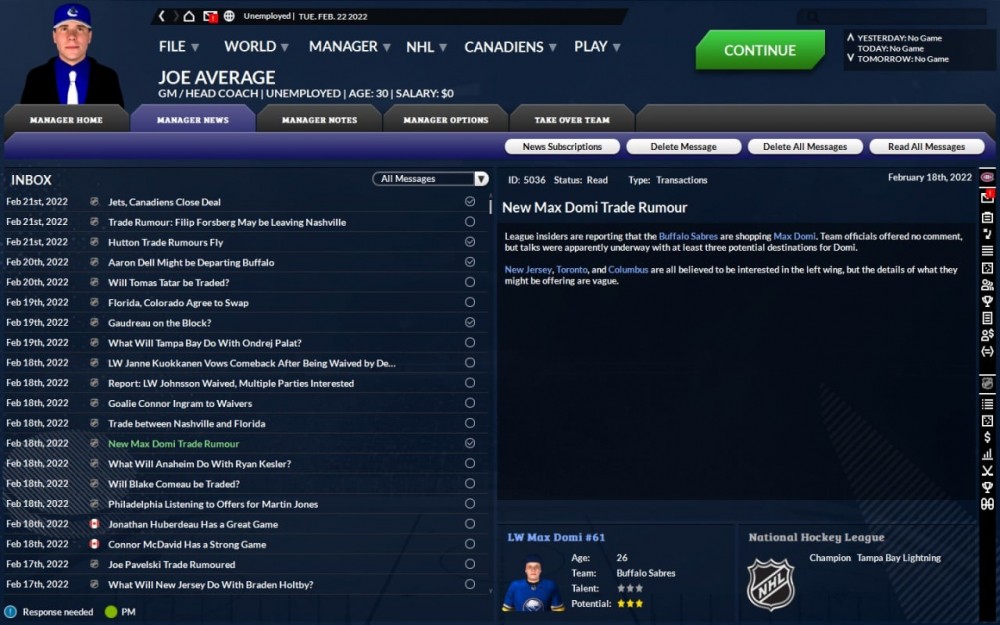Open the World menu
This screenshot has height=625, width=1000.
tap(256, 47)
